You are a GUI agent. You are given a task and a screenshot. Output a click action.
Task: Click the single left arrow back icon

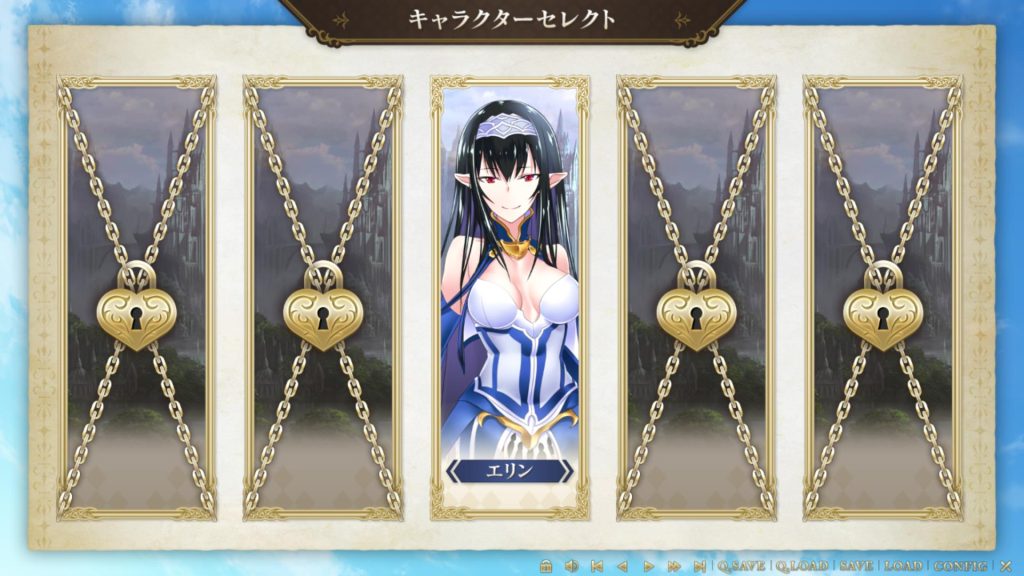(x=622, y=566)
